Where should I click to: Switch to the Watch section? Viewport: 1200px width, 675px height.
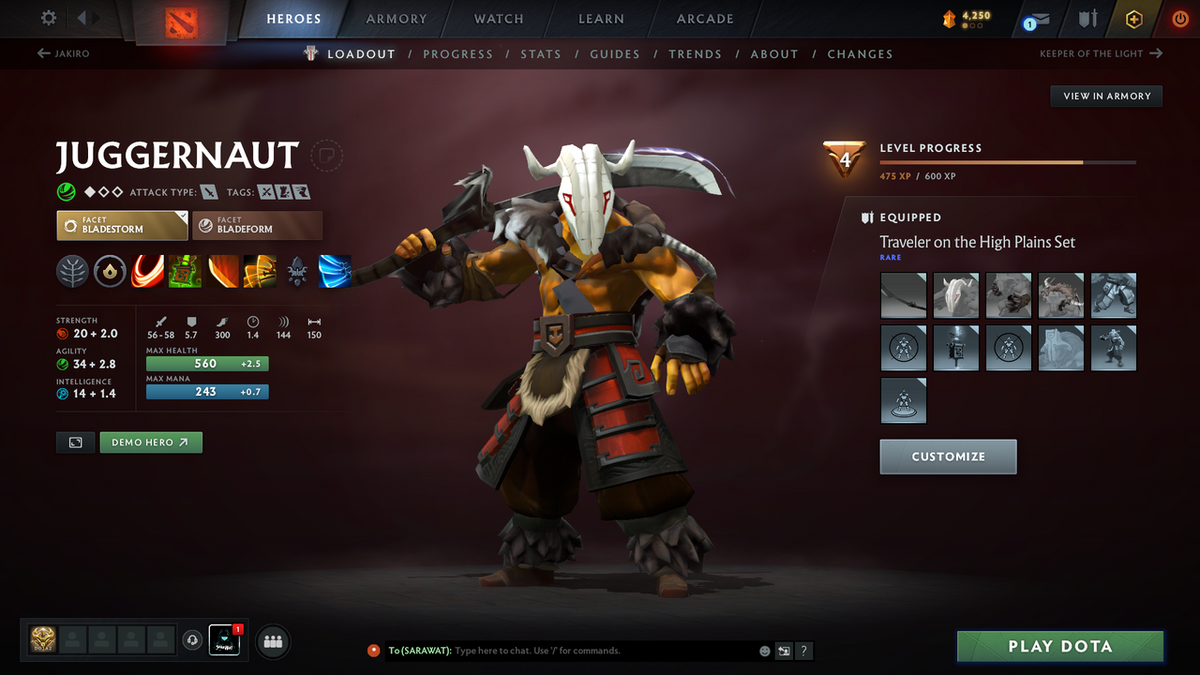pos(498,19)
